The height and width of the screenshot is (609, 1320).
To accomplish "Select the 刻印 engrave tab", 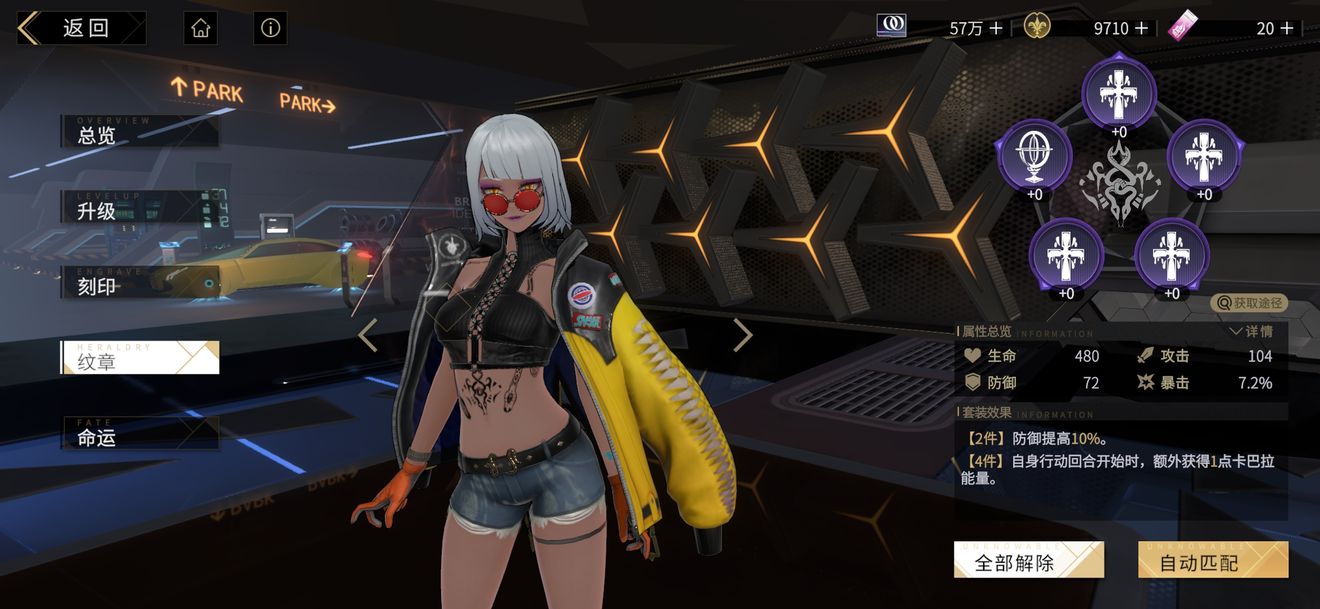I will coord(140,285).
